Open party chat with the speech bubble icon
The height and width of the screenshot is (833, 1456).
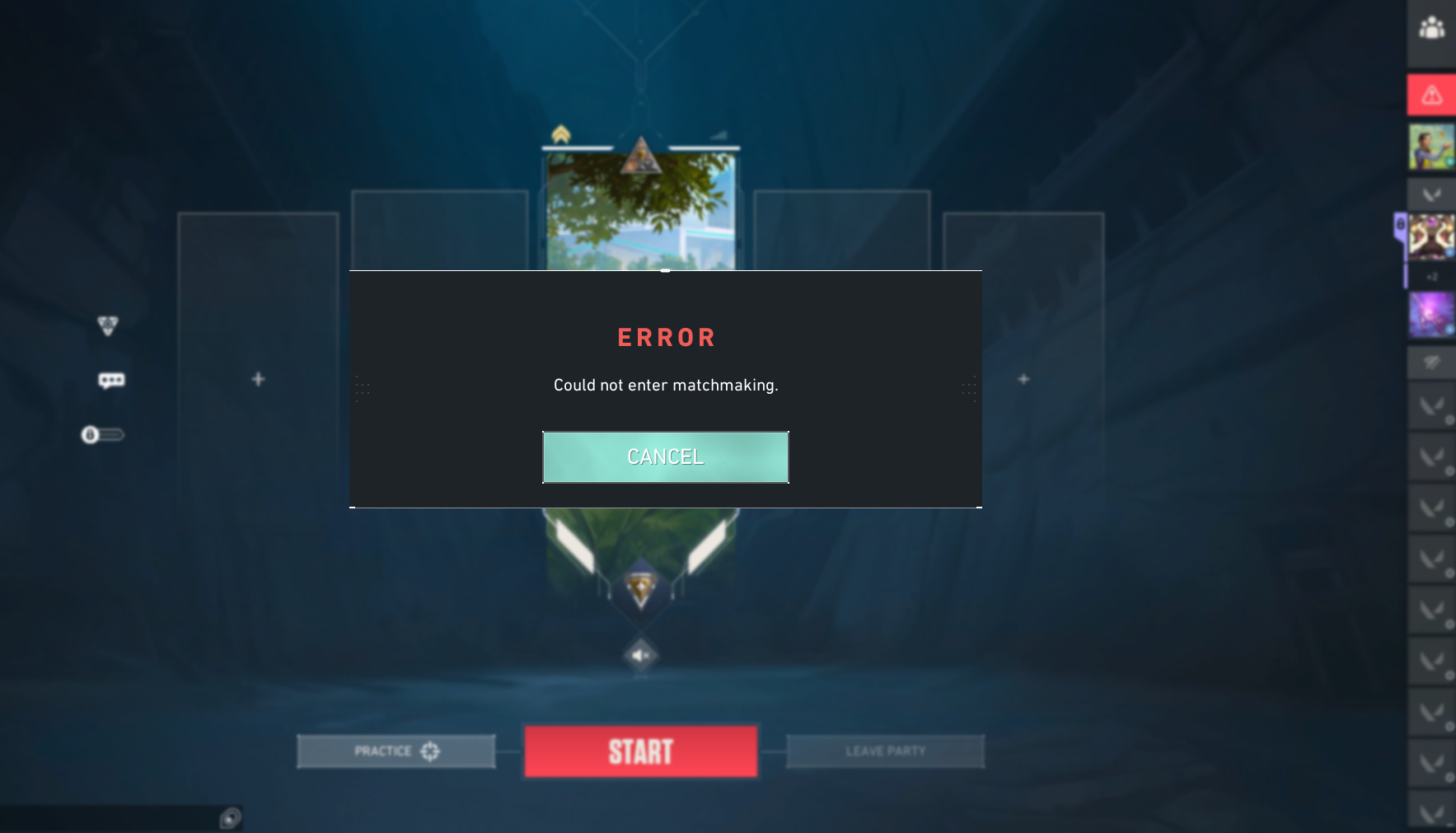click(111, 379)
